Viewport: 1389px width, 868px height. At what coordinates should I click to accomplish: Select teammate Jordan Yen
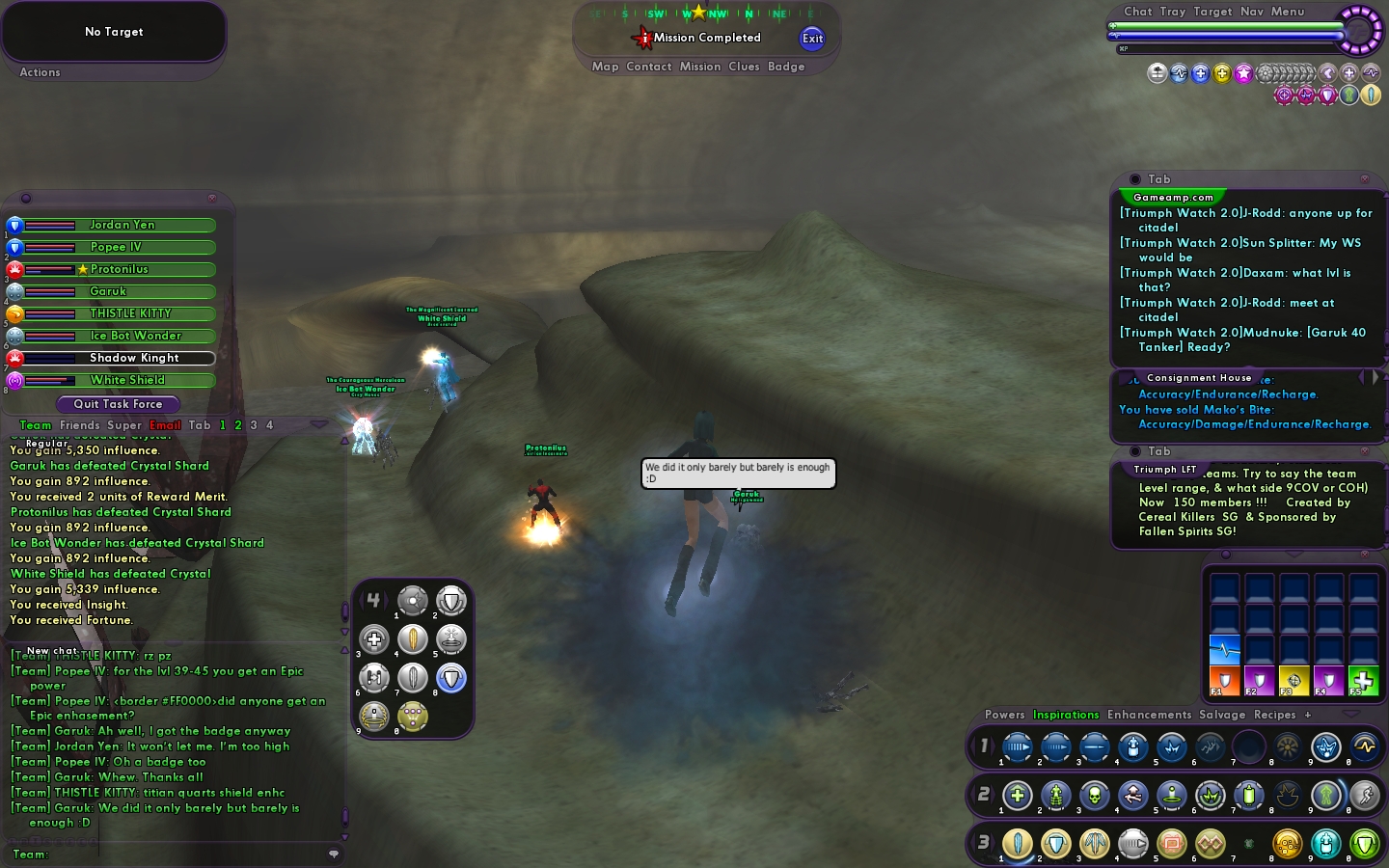click(x=122, y=225)
